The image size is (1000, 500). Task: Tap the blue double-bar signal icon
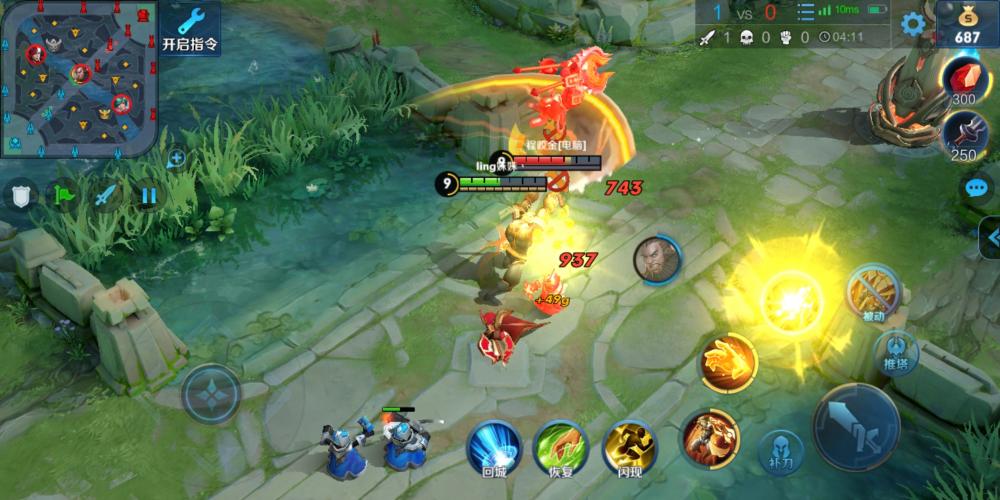(x=148, y=195)
